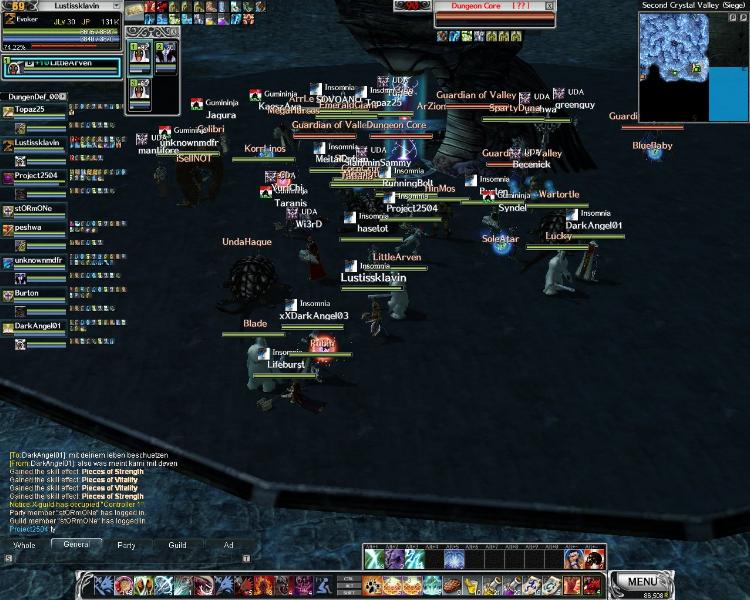Open the dropdown beside Lustissklavin's name
This screenshot has height=600, width=750.
(x=117, y=6)
